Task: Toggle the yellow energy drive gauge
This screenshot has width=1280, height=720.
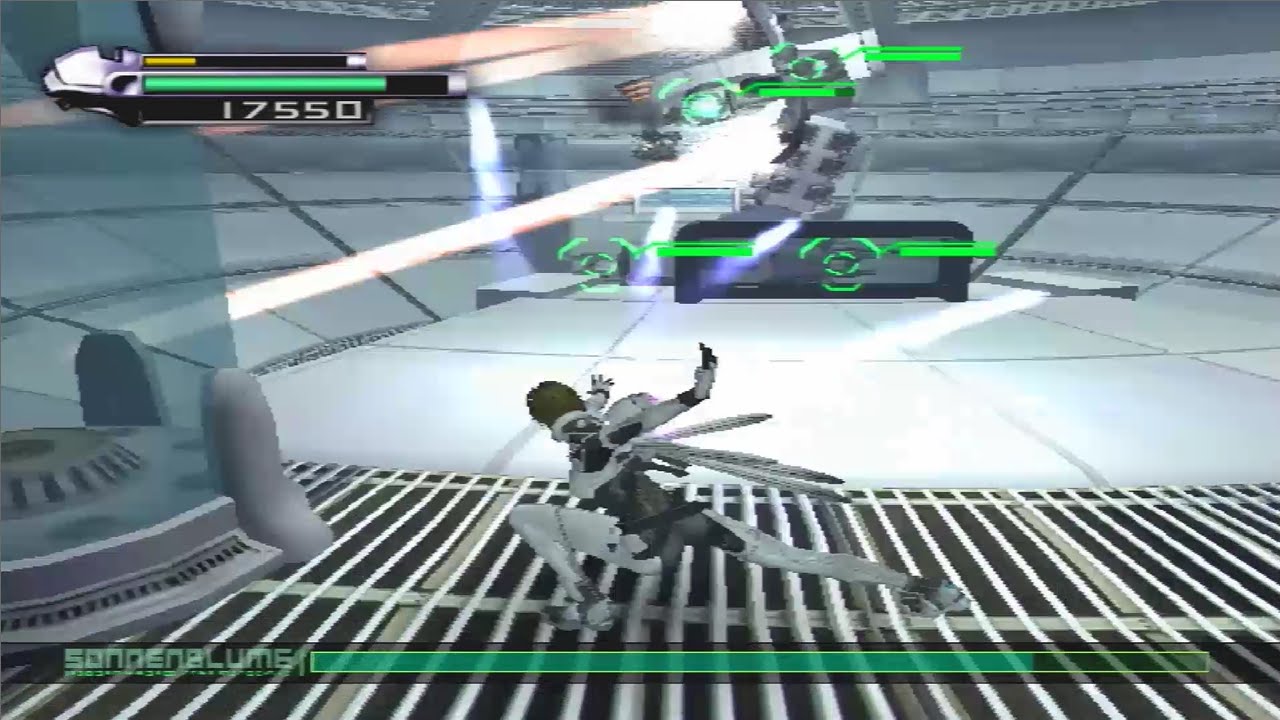Action: click(x=170, y=62)
